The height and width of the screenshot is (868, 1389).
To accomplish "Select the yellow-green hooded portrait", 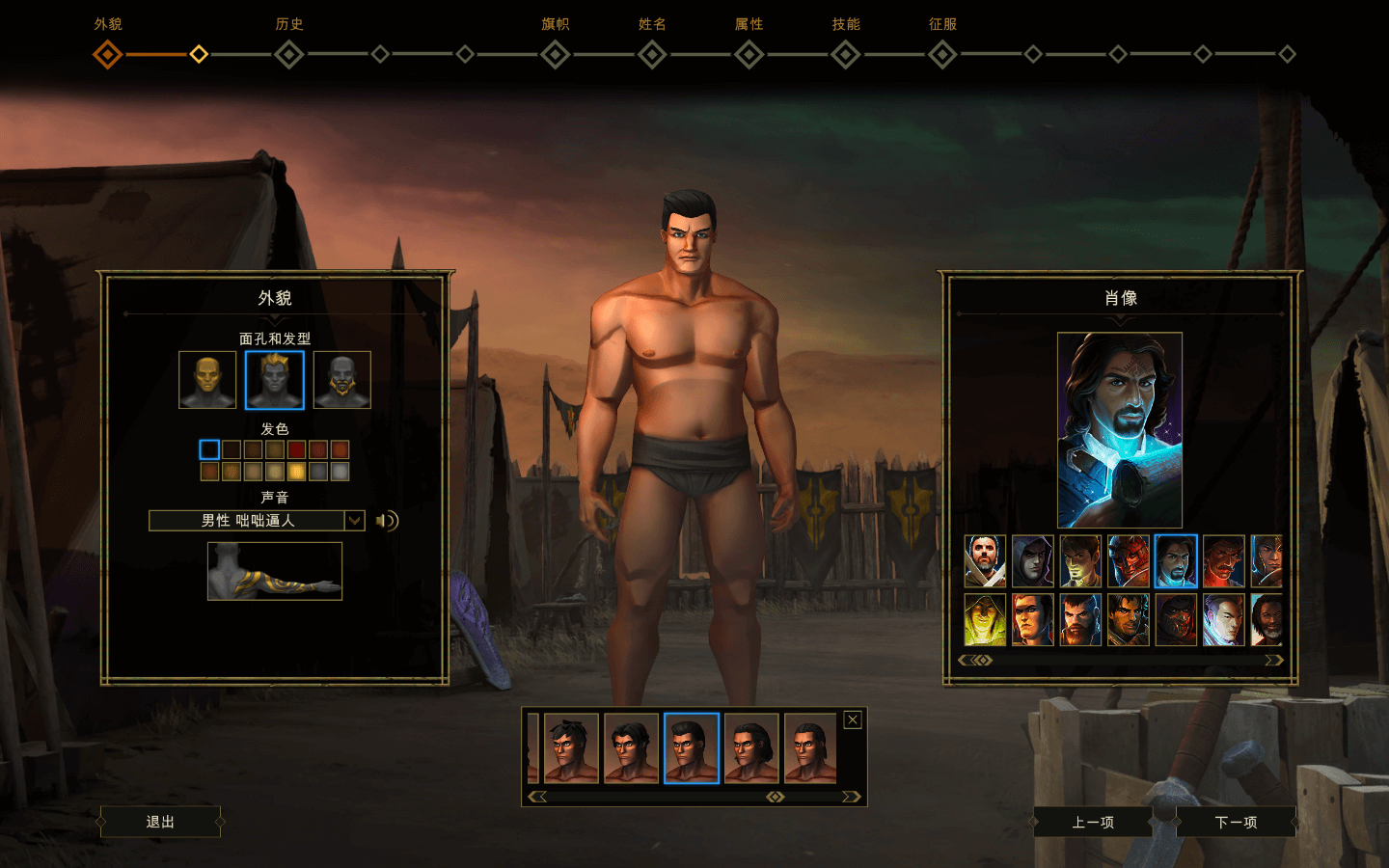I will (x=985, y=619).
